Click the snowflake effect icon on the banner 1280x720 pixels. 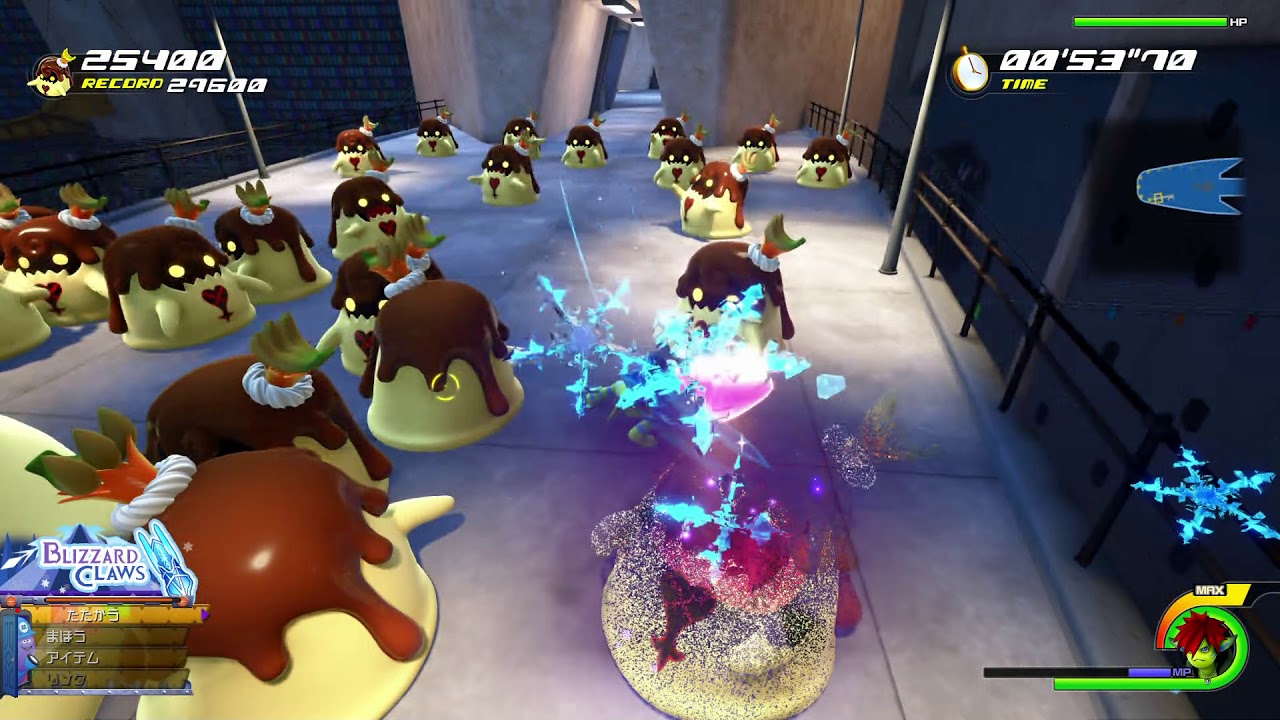[186, 547]
